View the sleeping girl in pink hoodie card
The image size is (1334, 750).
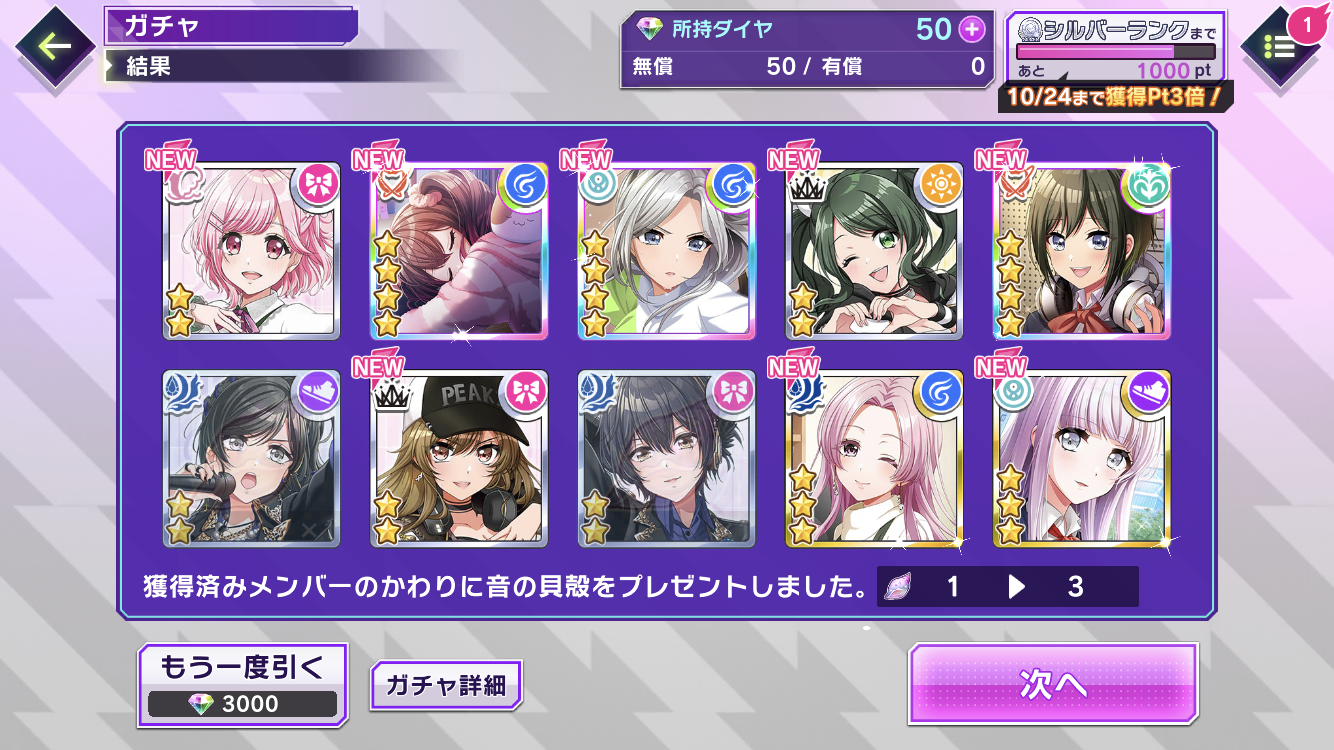tap(459, 251)
